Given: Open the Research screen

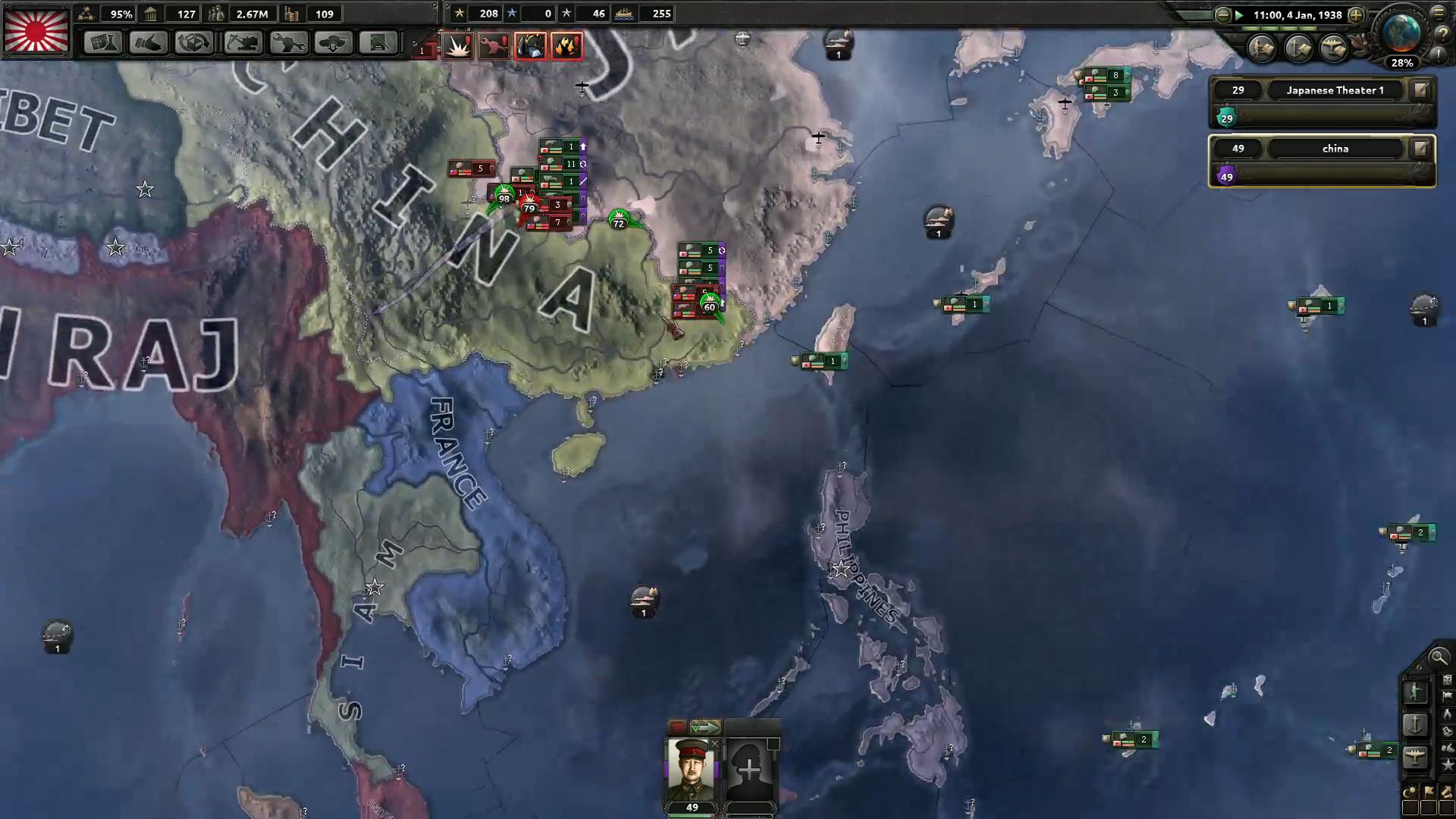Looking at the screenshot, I should tap(104, 43).
